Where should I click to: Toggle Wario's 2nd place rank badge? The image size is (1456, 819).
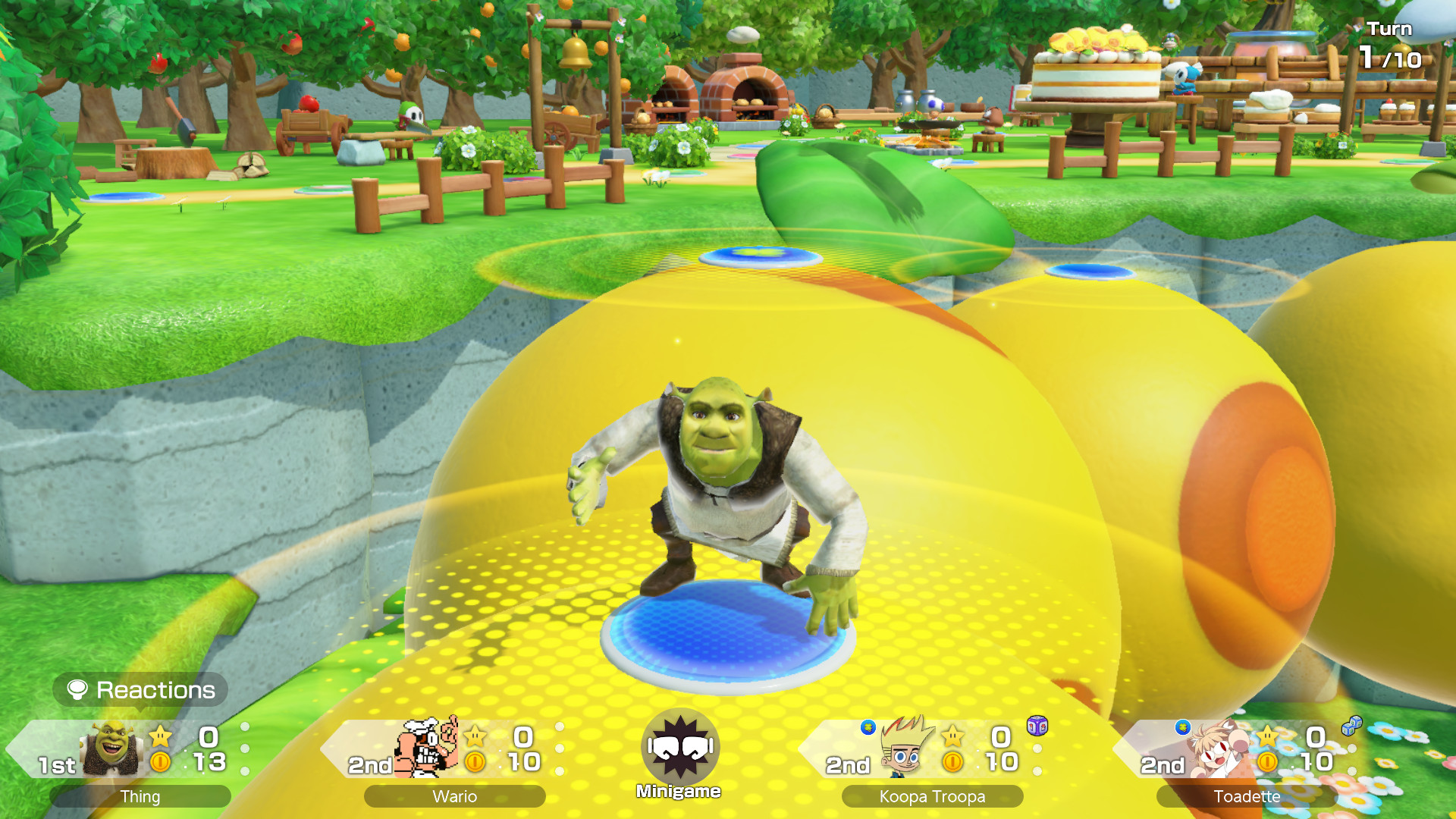(x=369, y=766)
